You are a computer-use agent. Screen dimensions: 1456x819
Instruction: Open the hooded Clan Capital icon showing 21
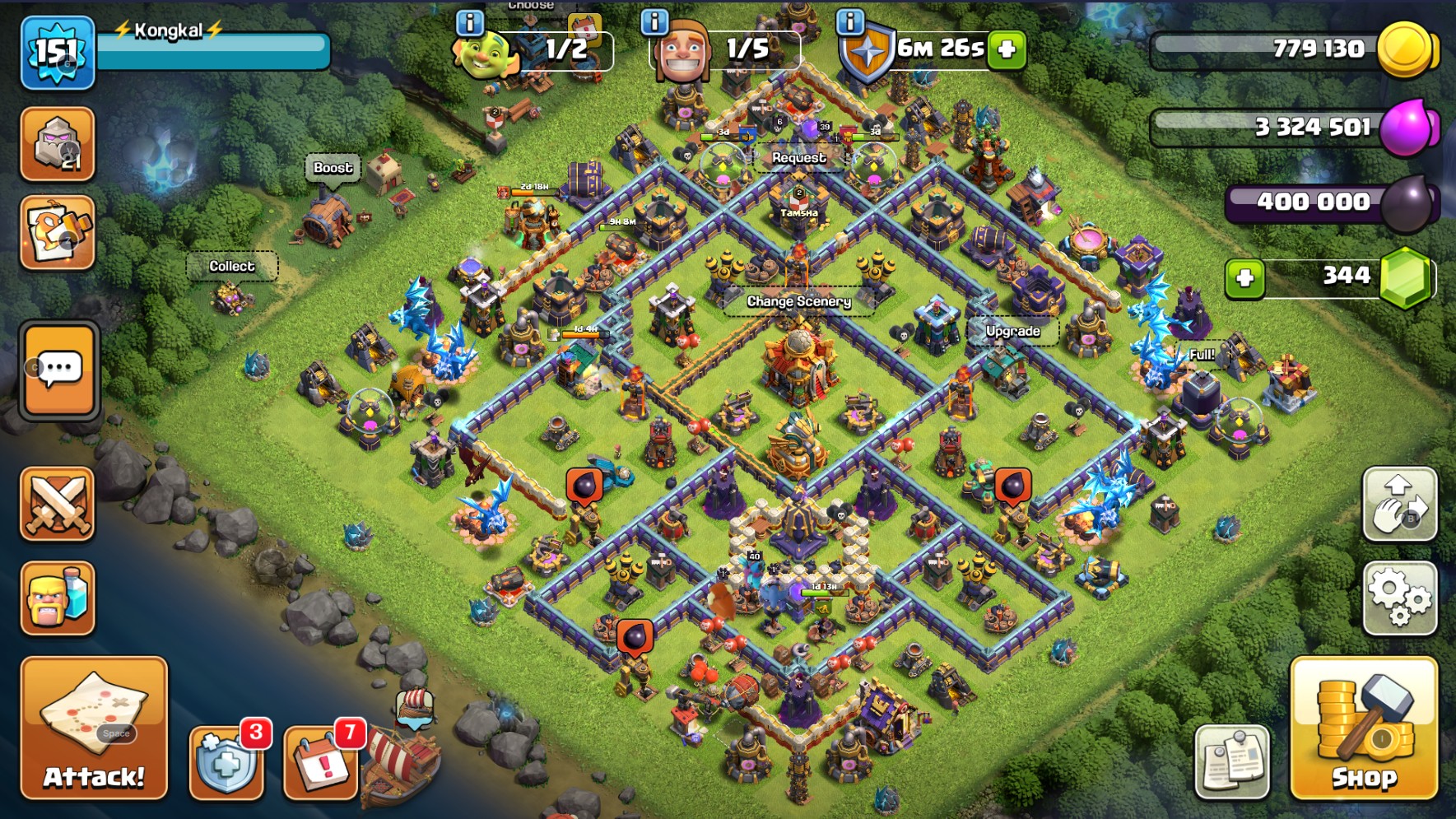point(58,142)
